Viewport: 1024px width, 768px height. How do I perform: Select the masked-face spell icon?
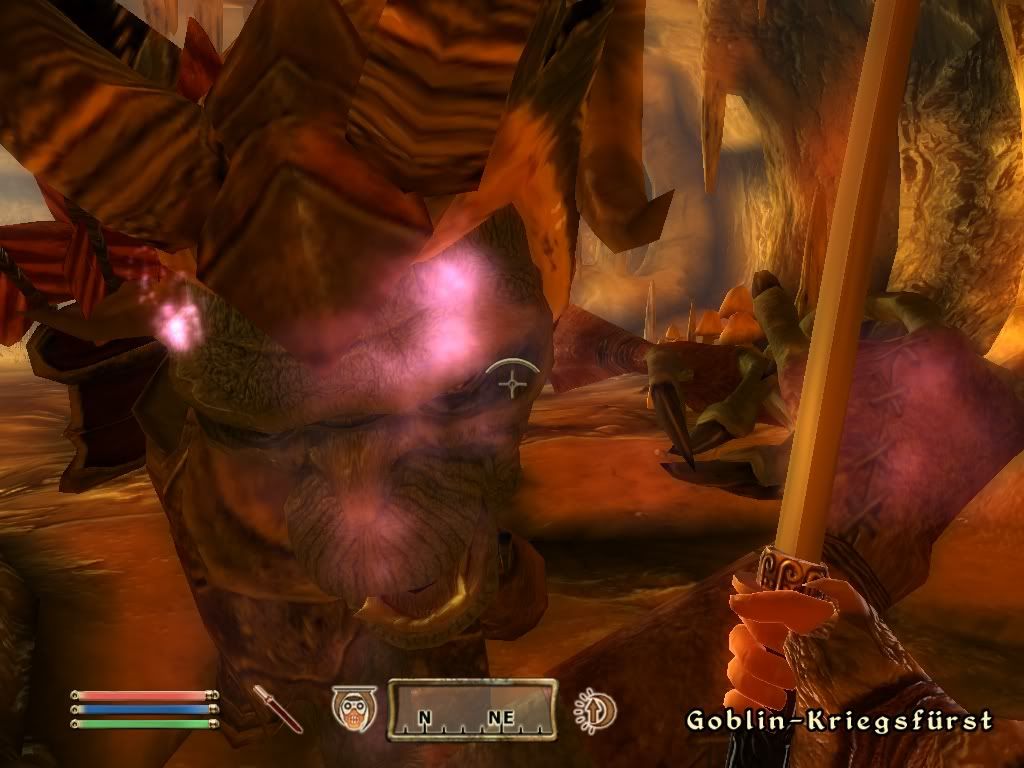(x=353, y=709)
